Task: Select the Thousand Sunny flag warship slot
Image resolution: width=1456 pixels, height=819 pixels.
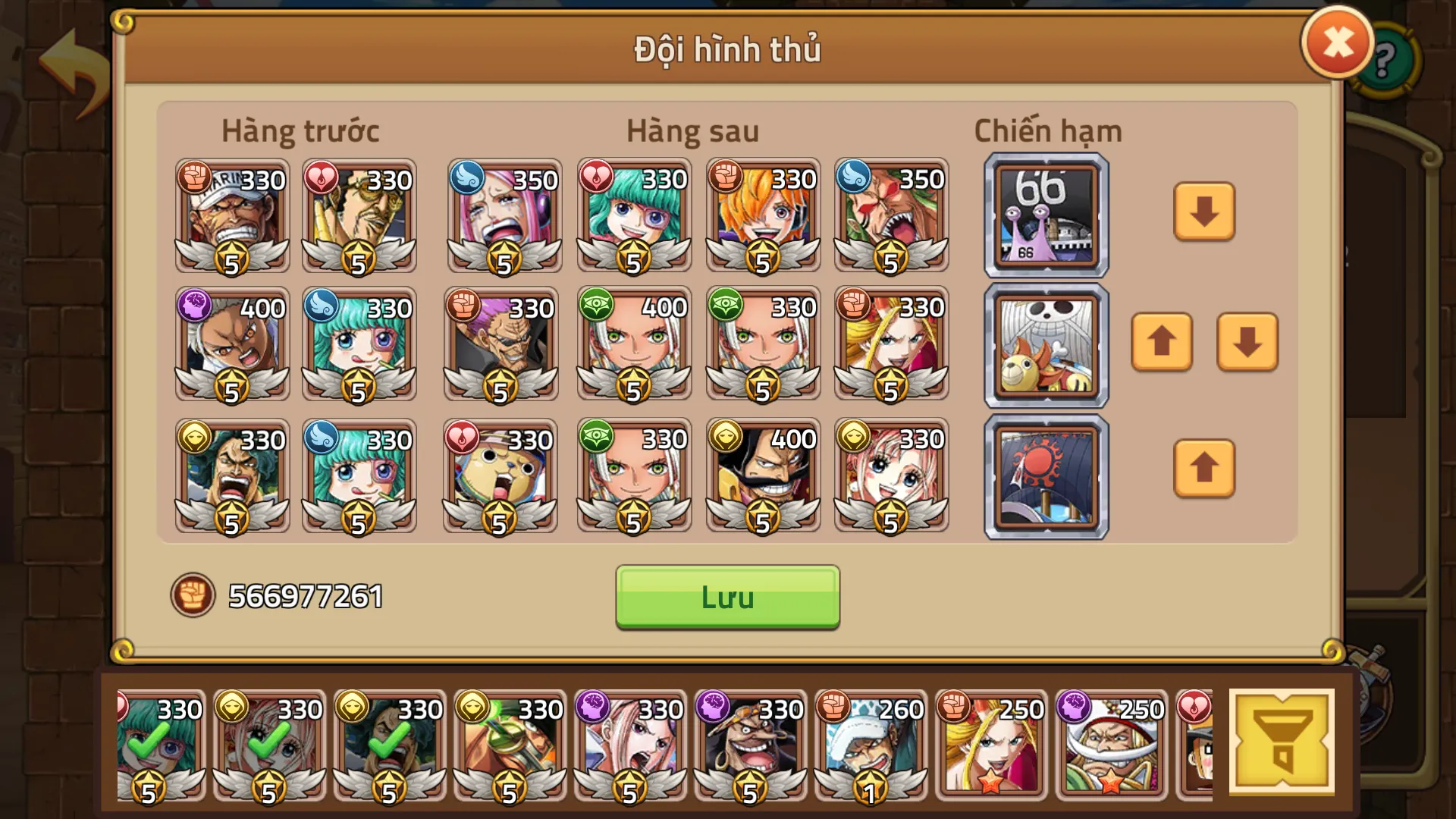Action: tap(1045, 345)
